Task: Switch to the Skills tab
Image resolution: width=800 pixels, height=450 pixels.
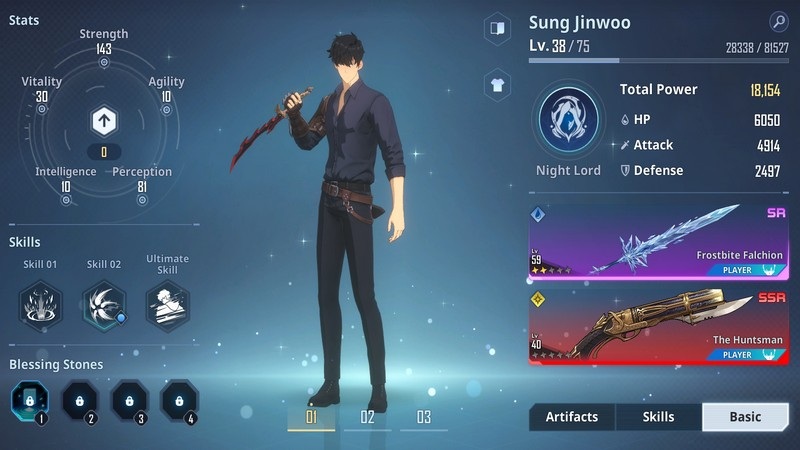Action: click(658, 417)
